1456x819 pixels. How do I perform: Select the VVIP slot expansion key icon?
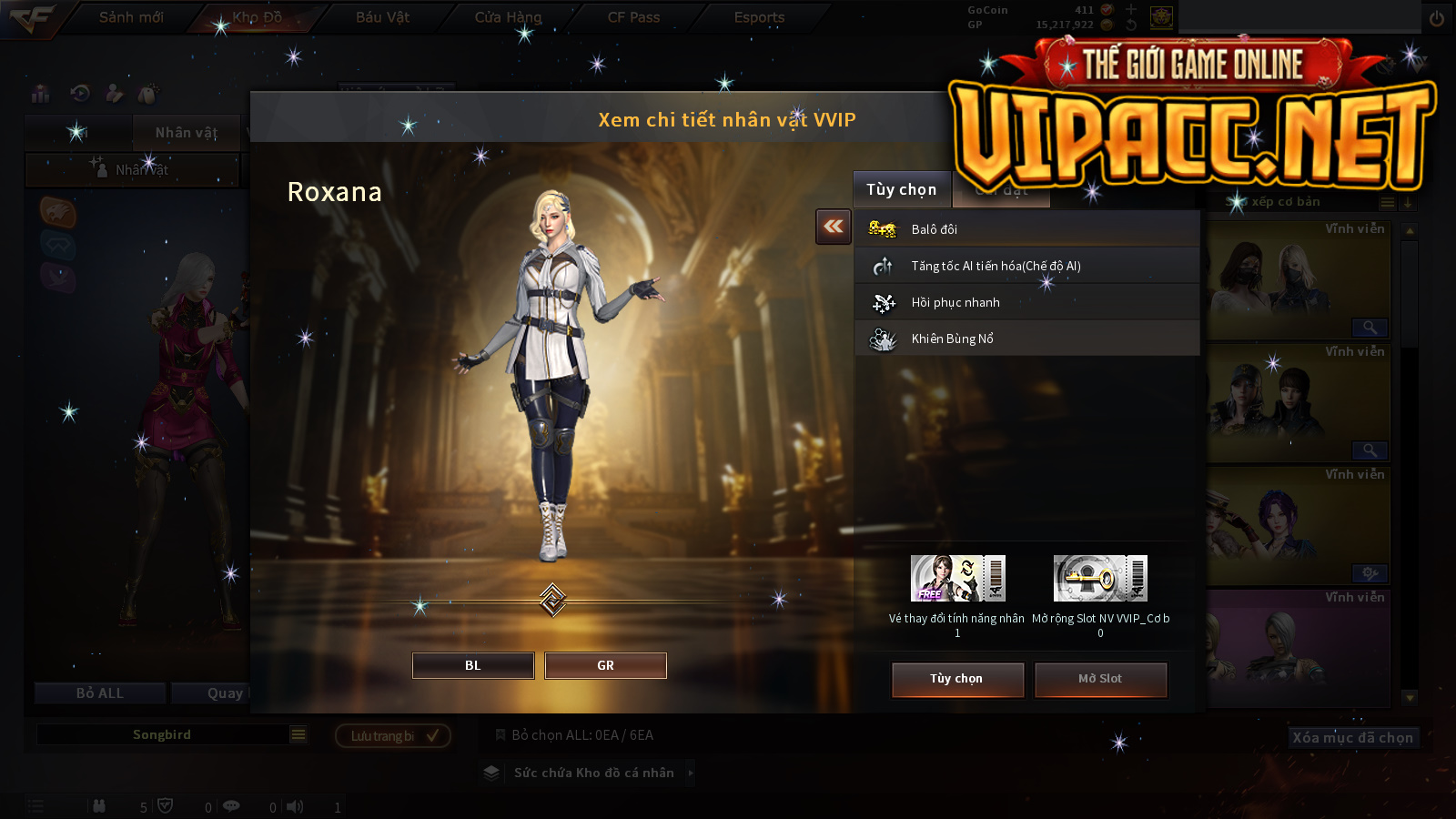1100,579
